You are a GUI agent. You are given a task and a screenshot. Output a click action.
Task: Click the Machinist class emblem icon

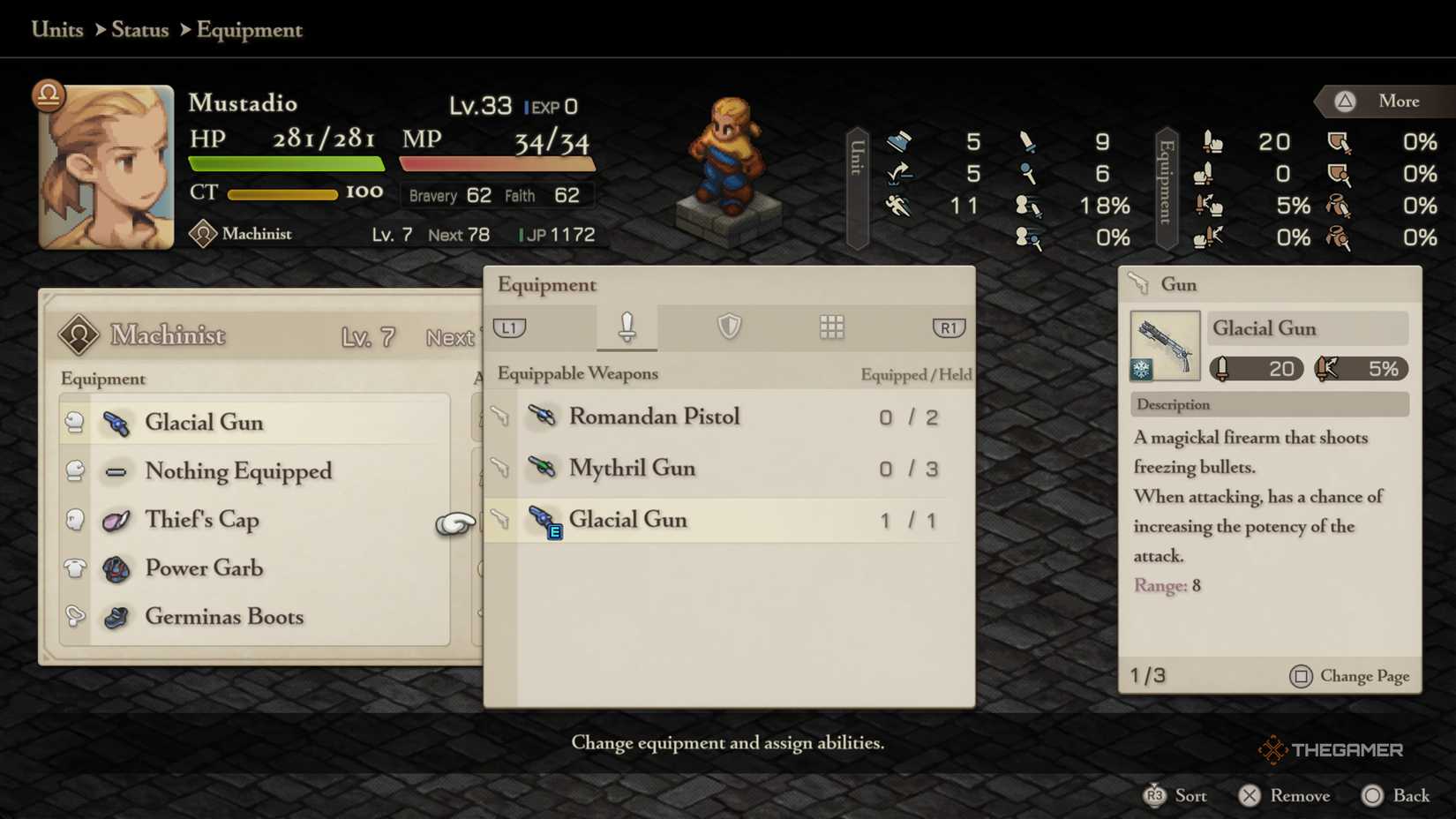pyautogui.click(x=205, y=233)
